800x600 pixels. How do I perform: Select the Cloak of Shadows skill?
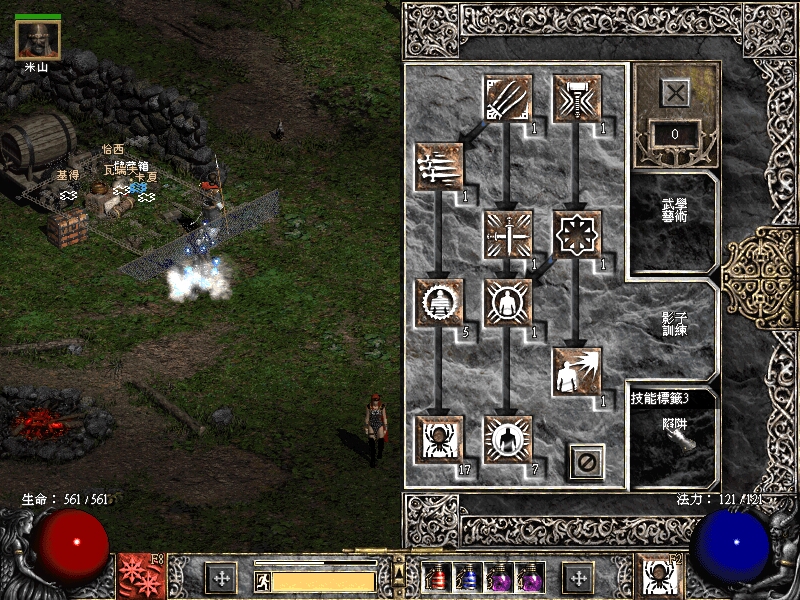[x=577, y=235]
